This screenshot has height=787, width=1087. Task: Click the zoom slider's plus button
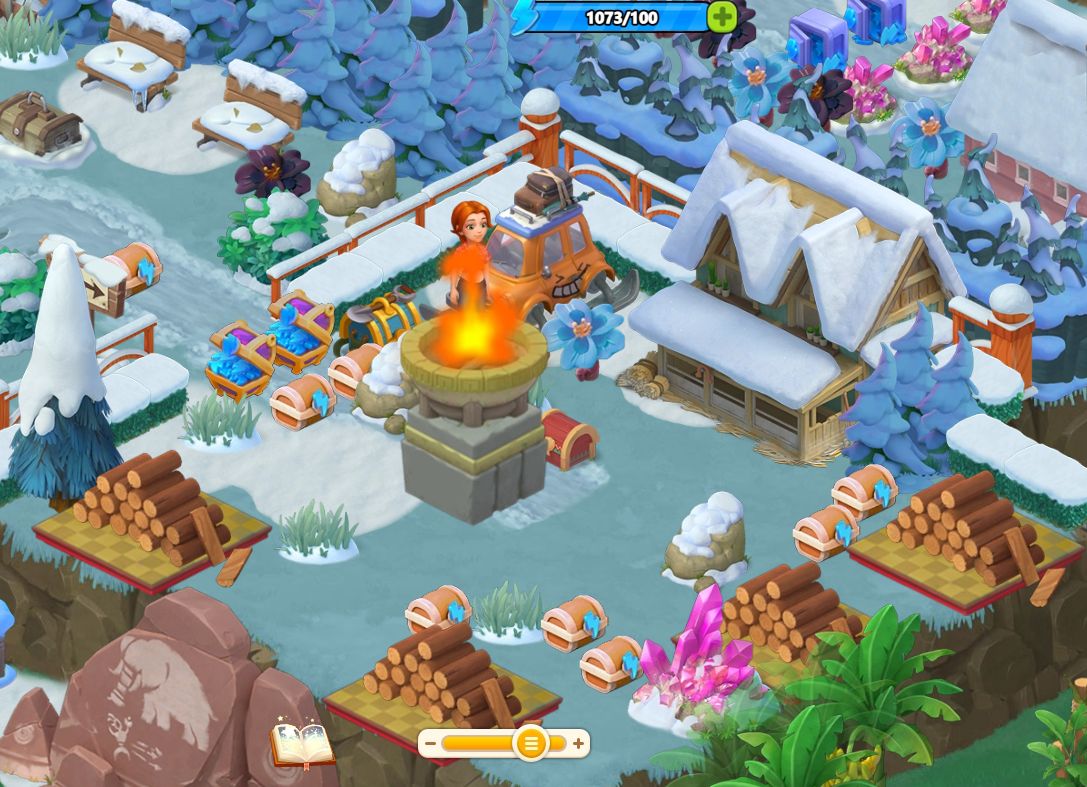tap(578, 743)
